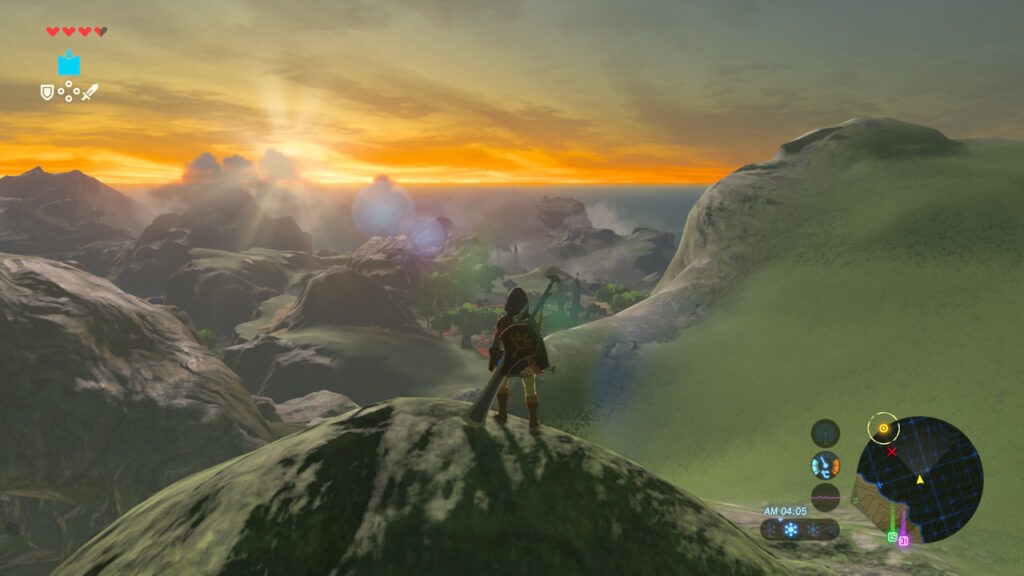This screenshot has height=576, width=1024.
Task: Open the shield quick-select icon
Action: pyautogui.click(x=47, y=92)
